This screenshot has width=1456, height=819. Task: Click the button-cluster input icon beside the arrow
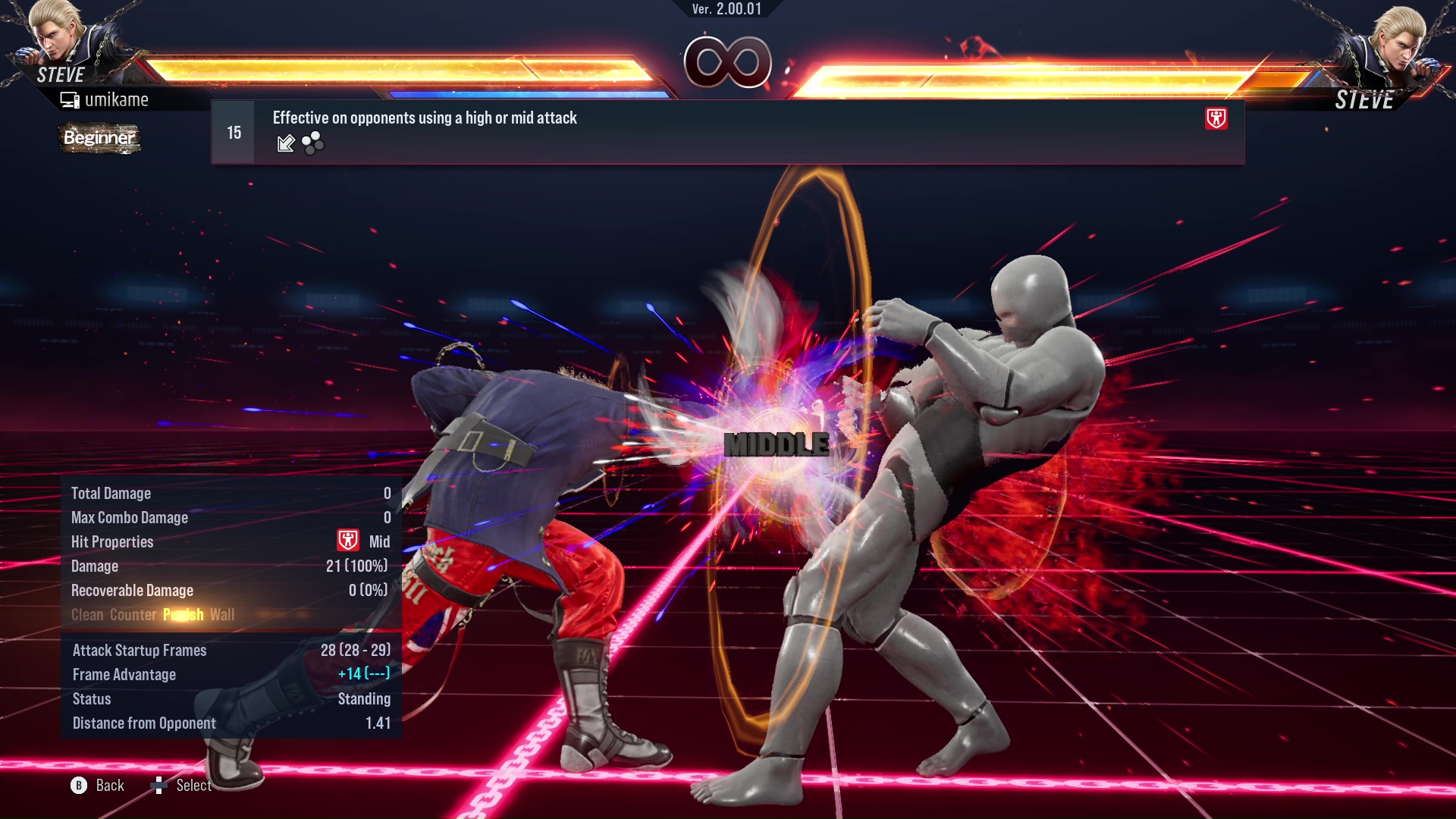311,143
